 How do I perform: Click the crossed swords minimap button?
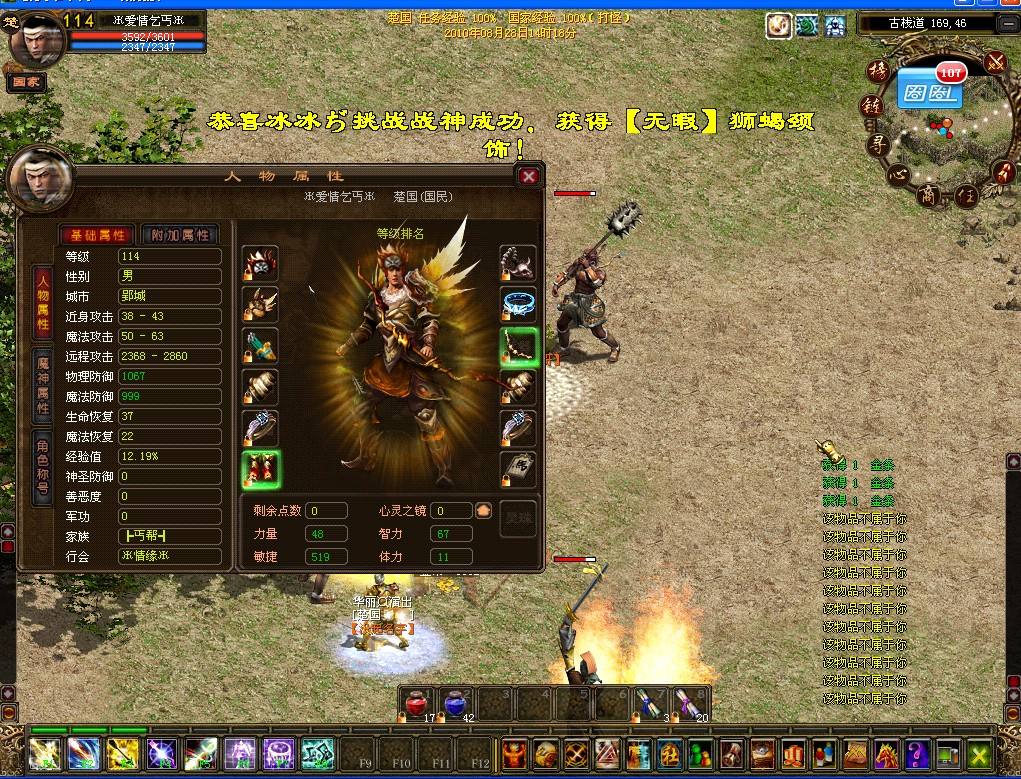point(994,62)
